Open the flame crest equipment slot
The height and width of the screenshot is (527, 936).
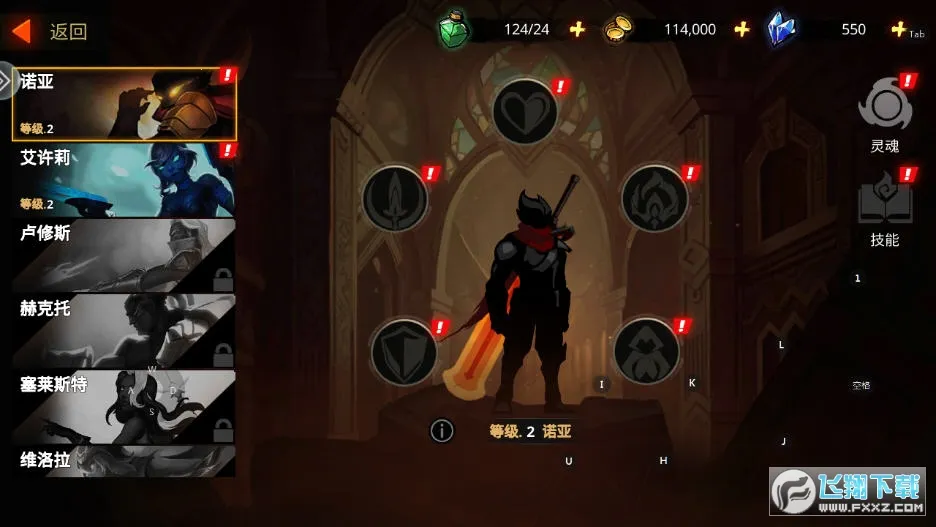(655, 198)
